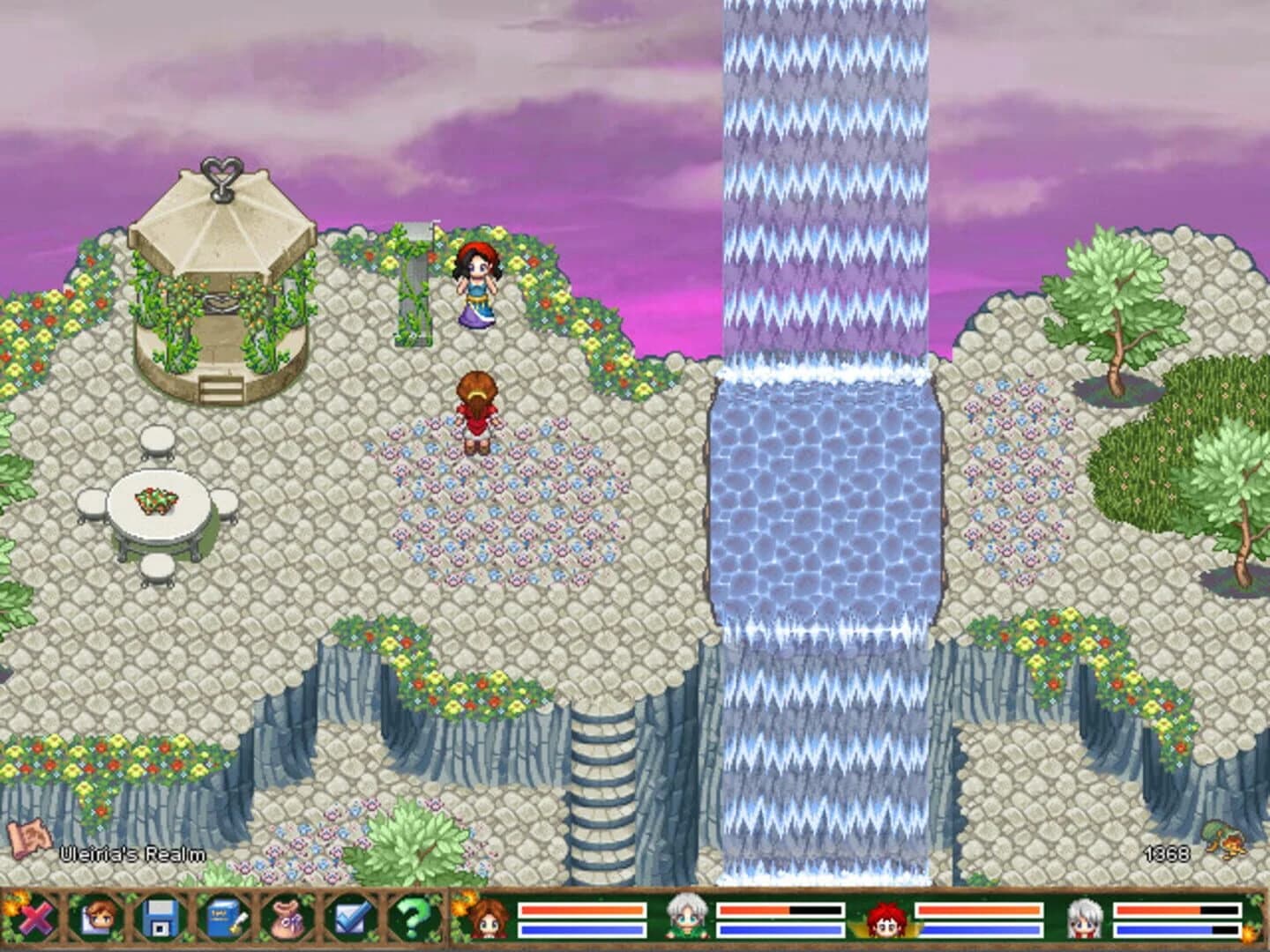Open the inventory pouch icon
Screen dimensions: 1270x952
coord(287,919)
